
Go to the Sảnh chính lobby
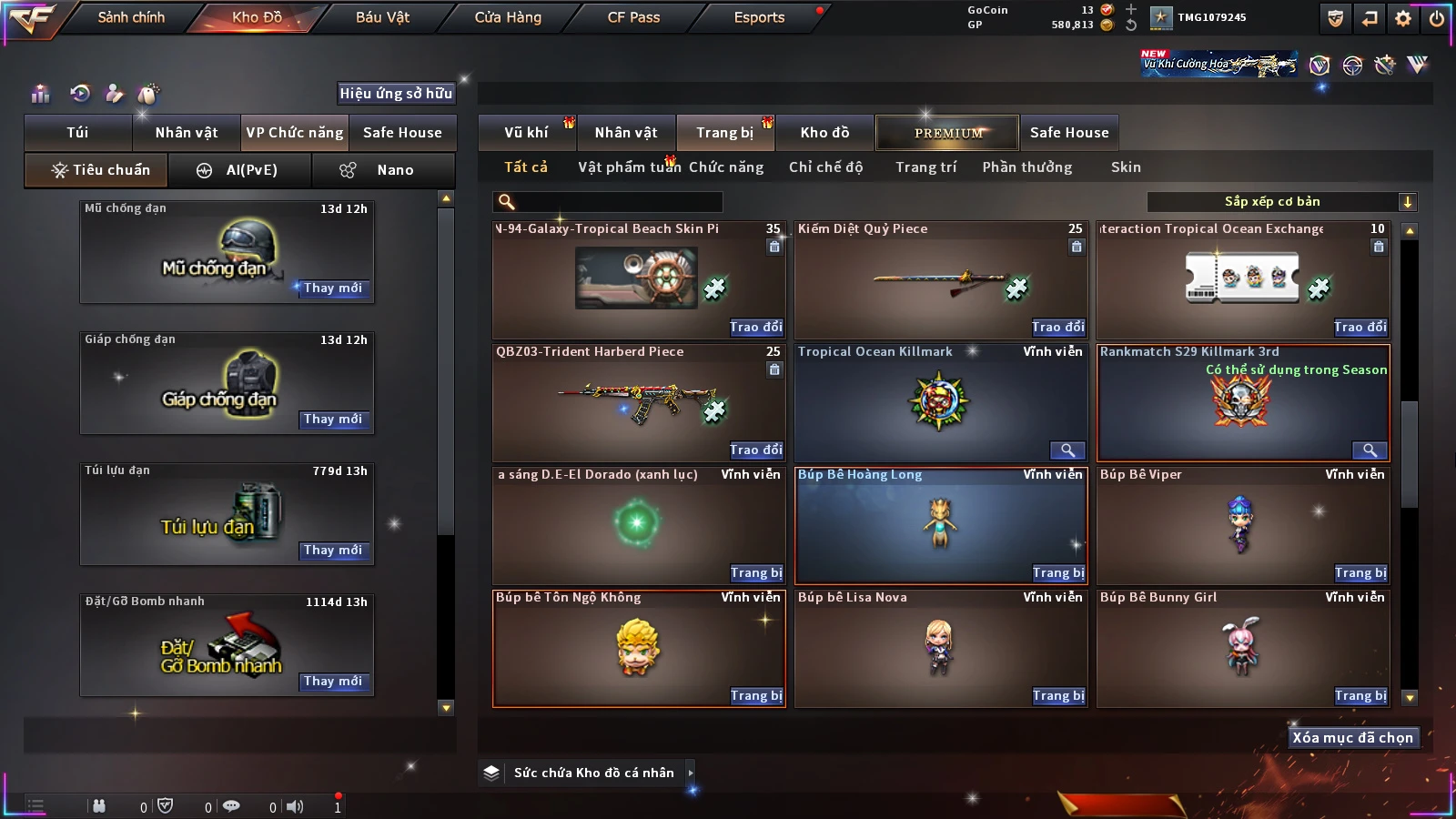(x=131, y=17)
